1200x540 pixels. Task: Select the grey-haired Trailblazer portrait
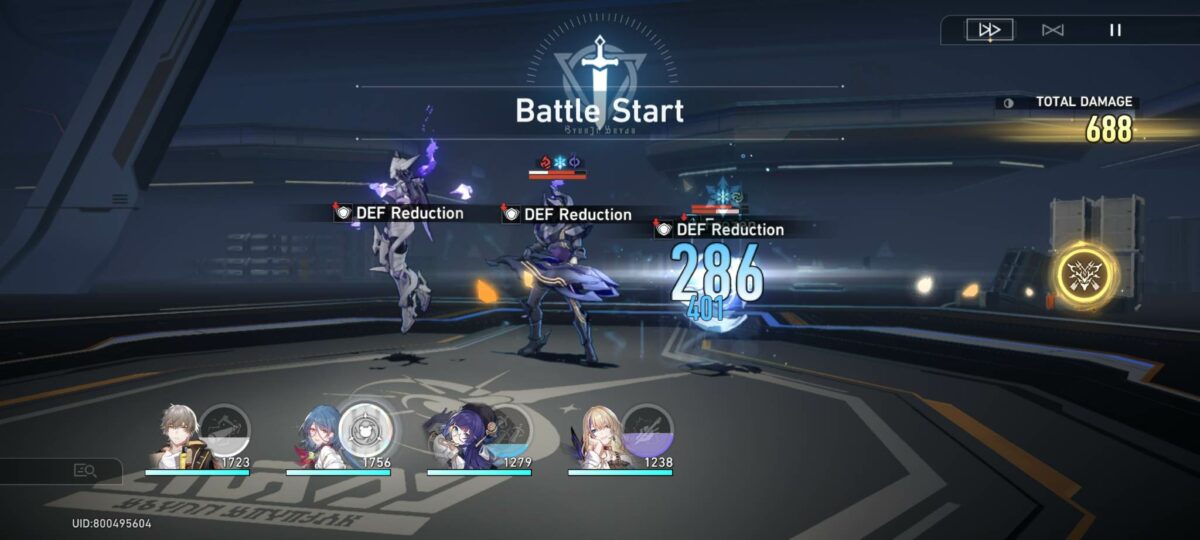point(178,438)
